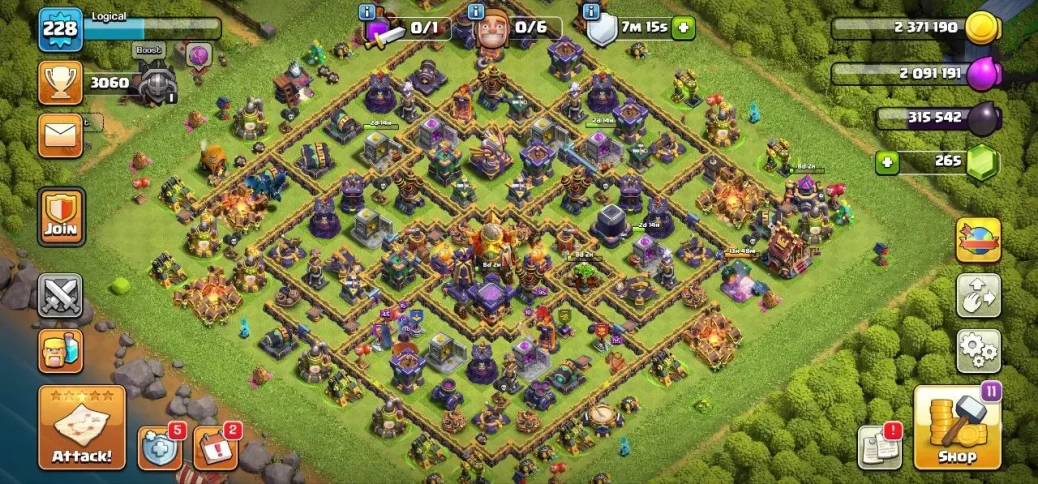Tap the Attack! map button
The height and width of the screenshot is (484, 1038).
coord(82,427)
